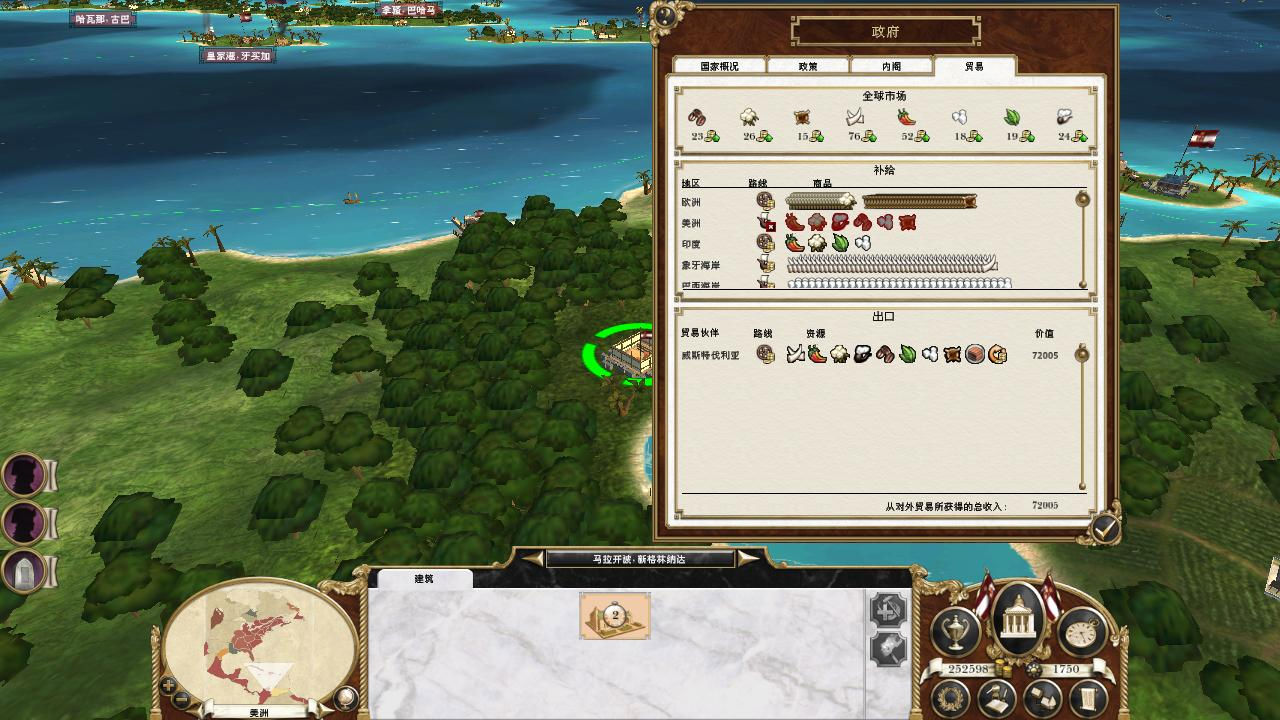Zoom in the minimap with the plus button
The height and width of the screenshot is (720, 1280).
coord(169,686)
